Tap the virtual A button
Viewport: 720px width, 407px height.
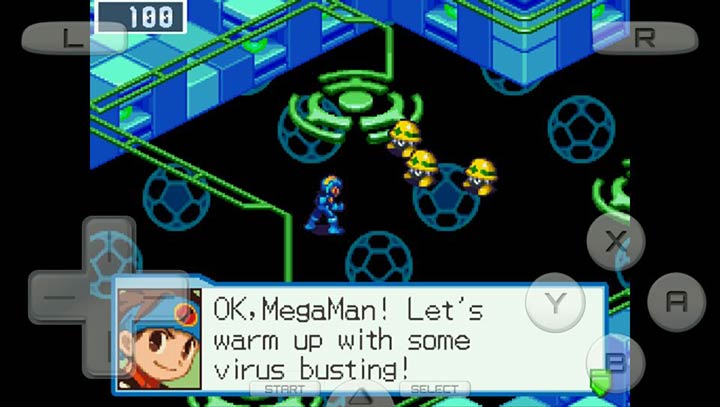point(676,300)
